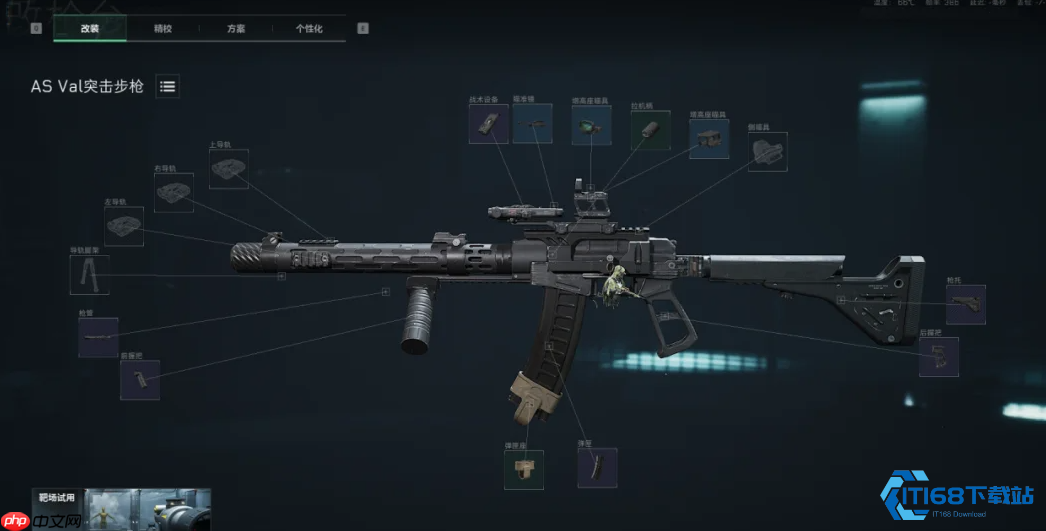Open the 弹匣 magazine slot
1046x531 pixels.
coord(597,468)
